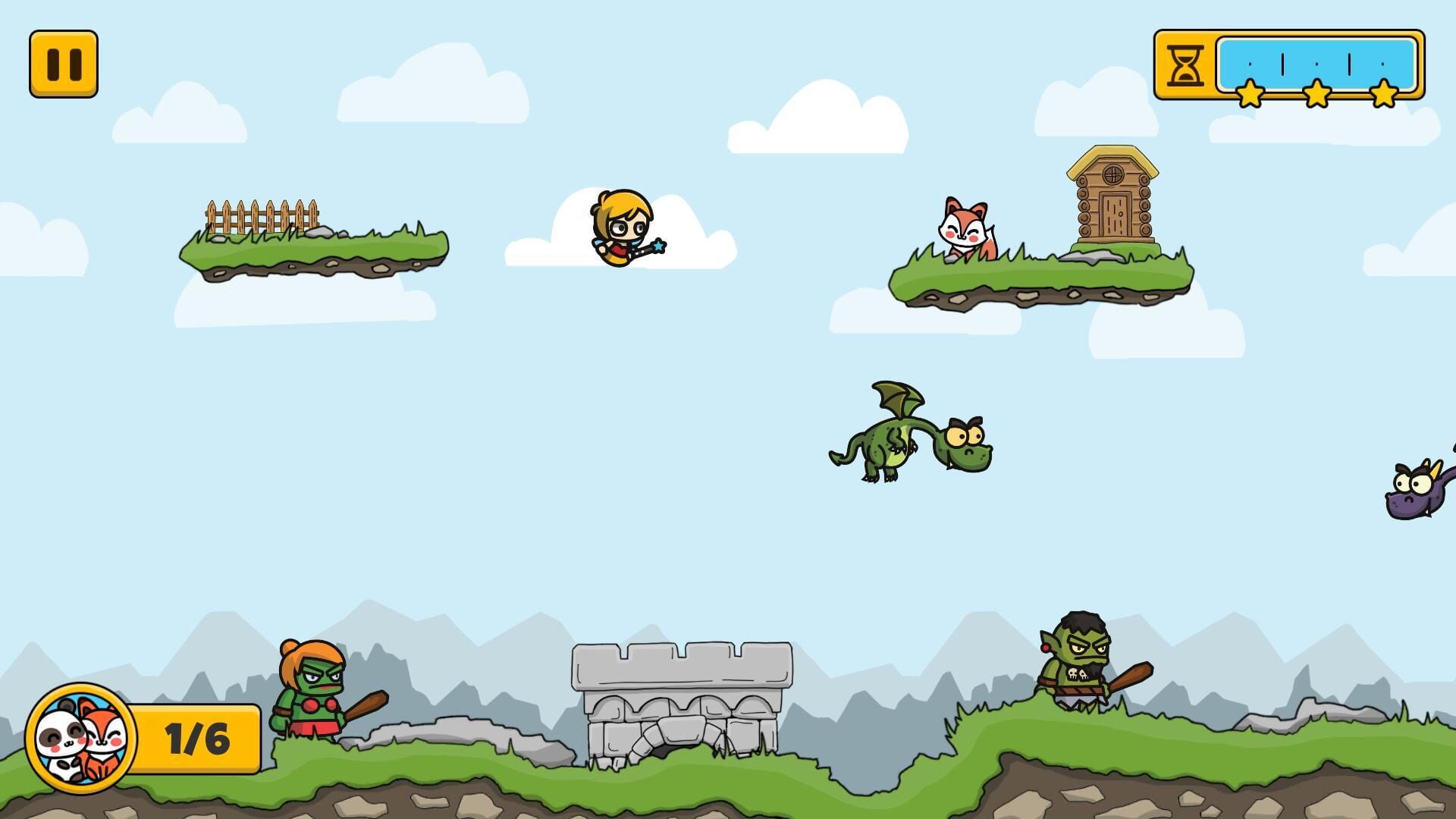This screenshot has height=819, width=1456.
Task: Click the blue timer progress bar
Action: coord(1317,64)
